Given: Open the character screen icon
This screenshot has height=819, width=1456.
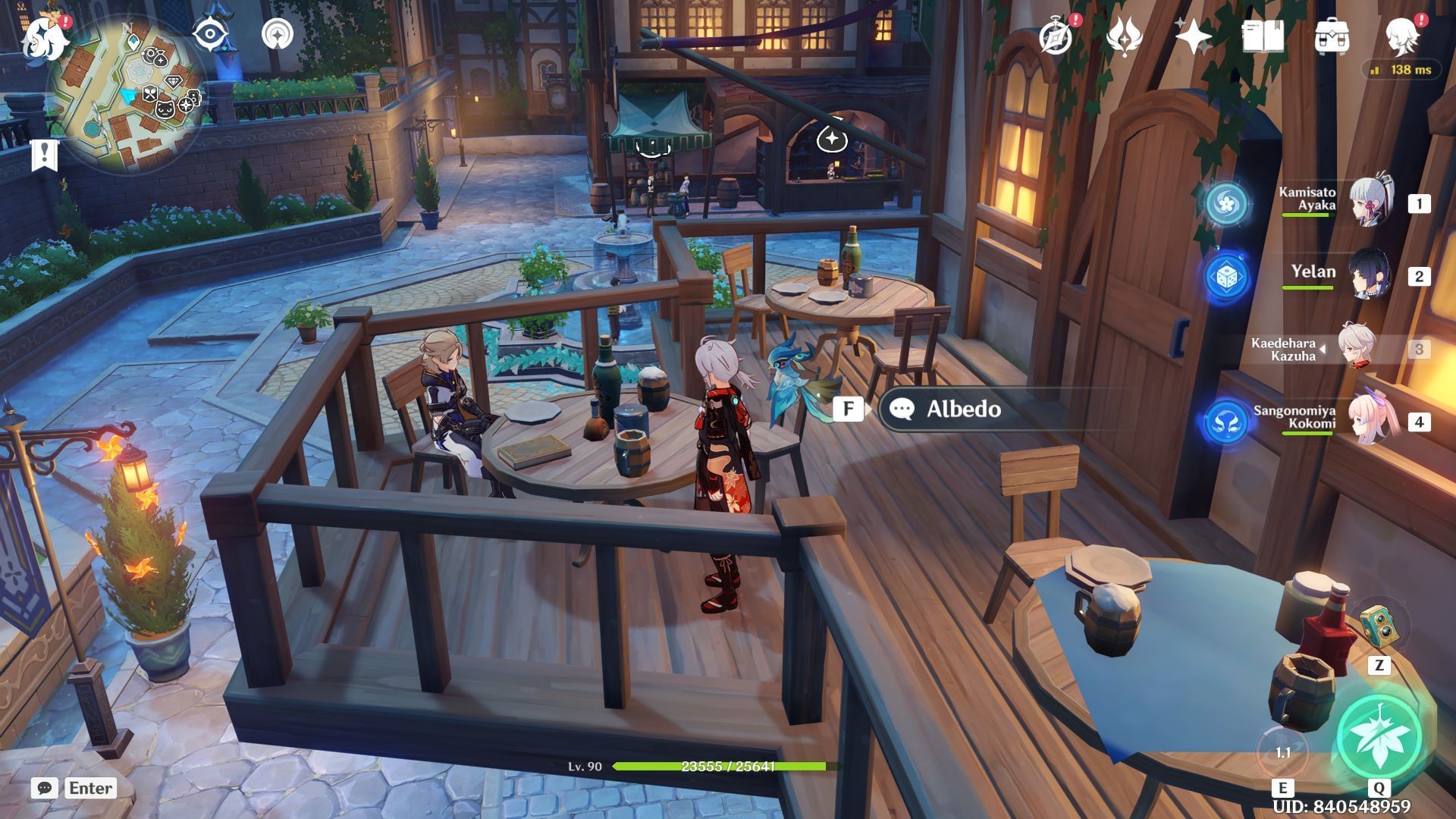Looking at the screenshot, I should tap(1401, 36).
